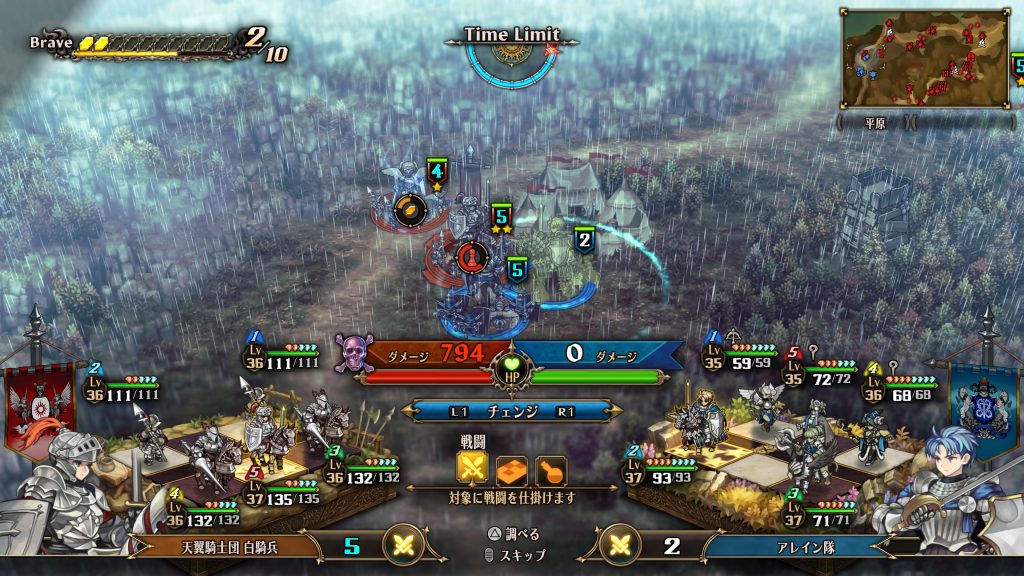Select the enemy unit with orange gauge marker

click(410, 209)
